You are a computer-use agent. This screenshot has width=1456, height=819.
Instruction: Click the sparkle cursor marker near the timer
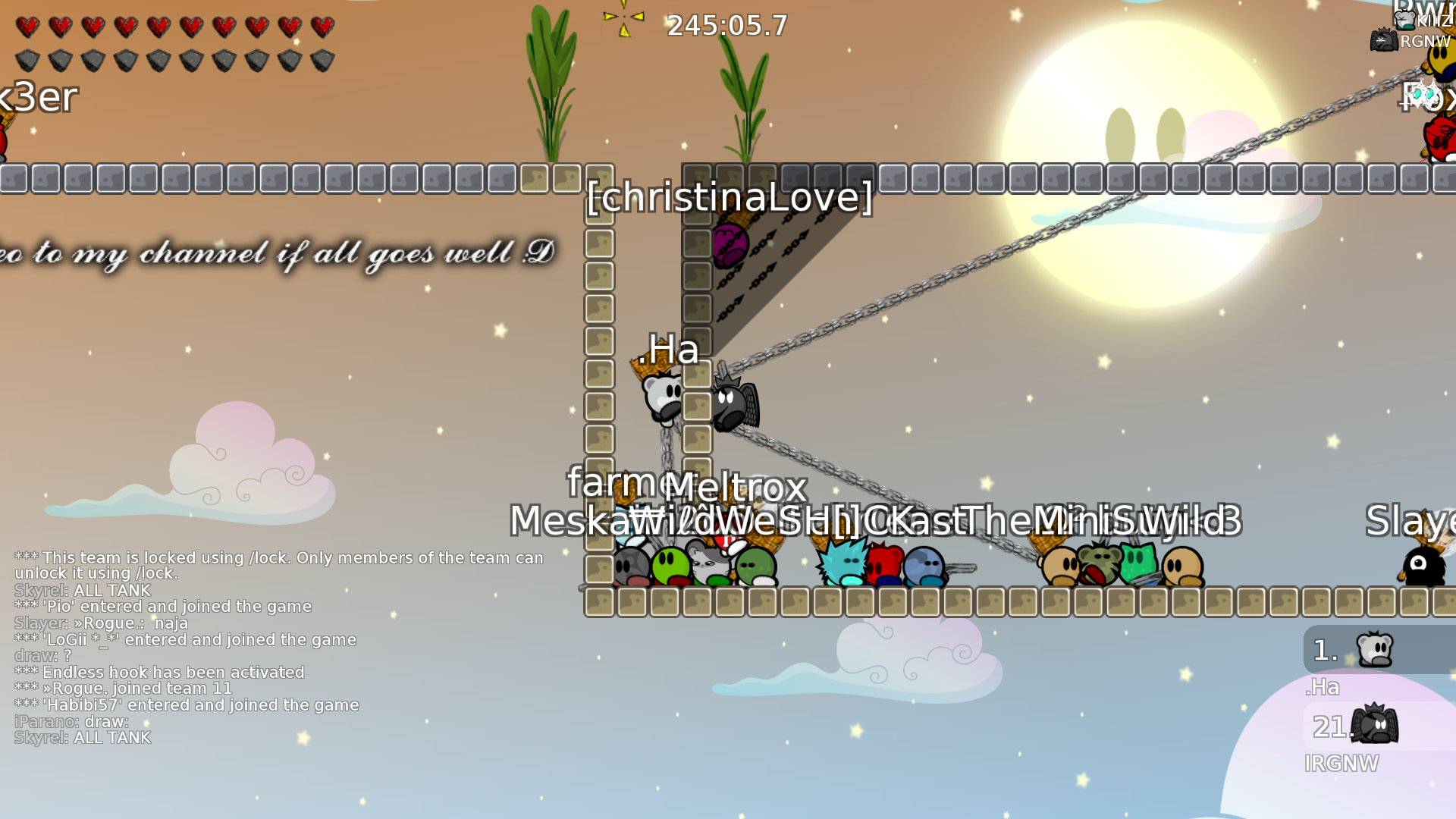tap(622, 17)
